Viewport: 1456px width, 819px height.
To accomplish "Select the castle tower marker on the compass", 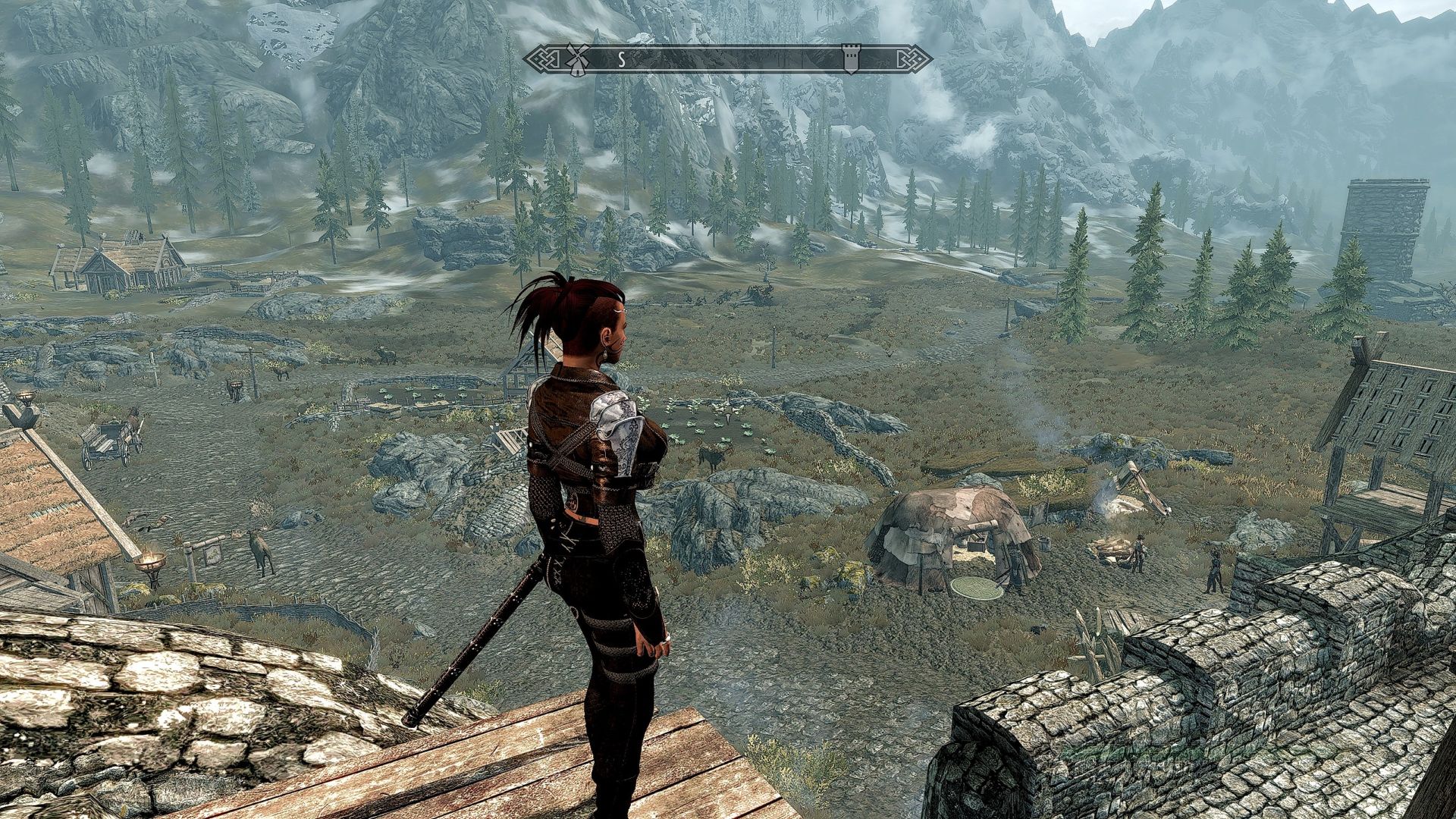I will (850, 59).
